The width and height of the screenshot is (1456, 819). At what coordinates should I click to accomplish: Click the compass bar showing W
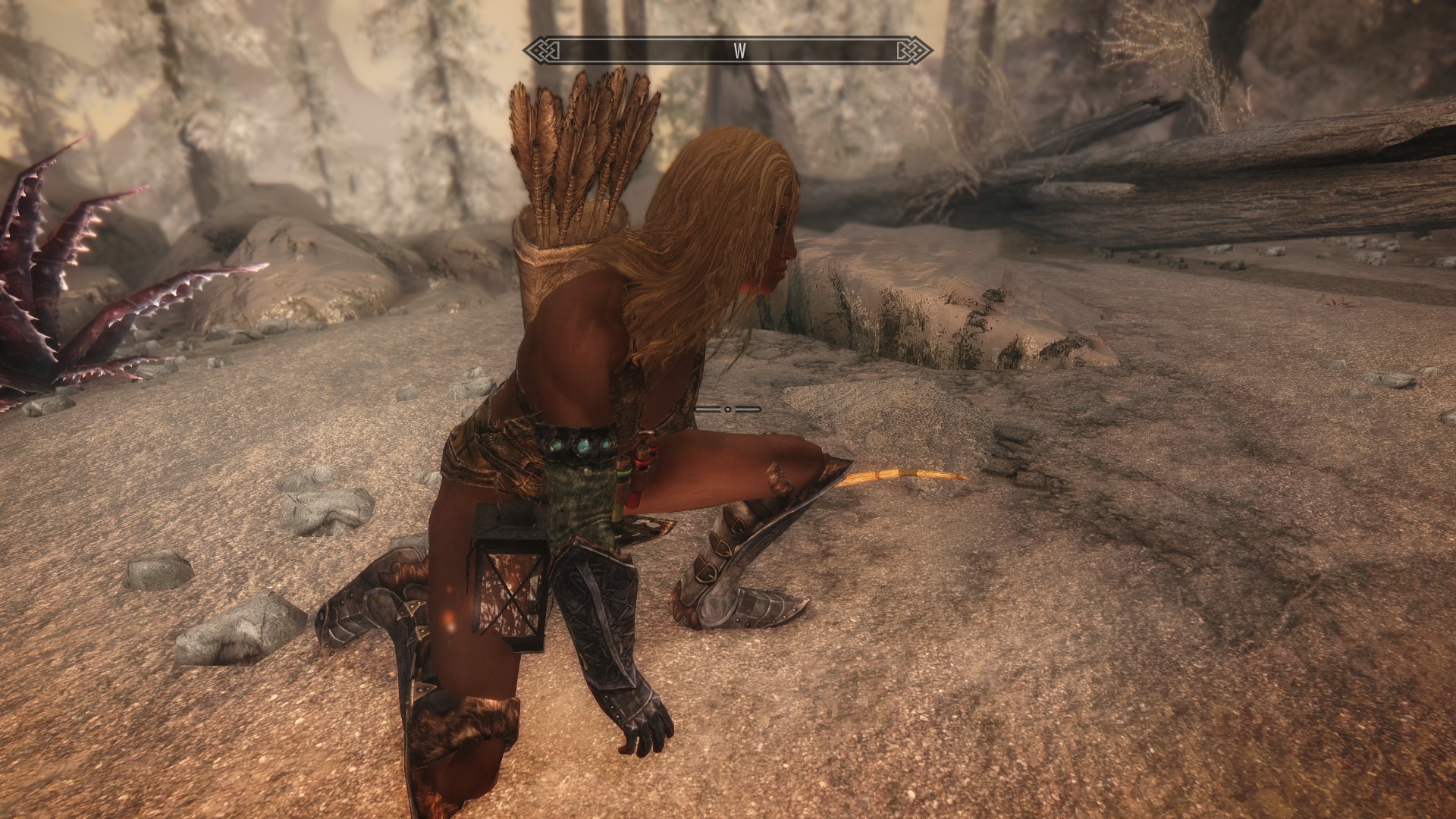(x=728, y=51)
